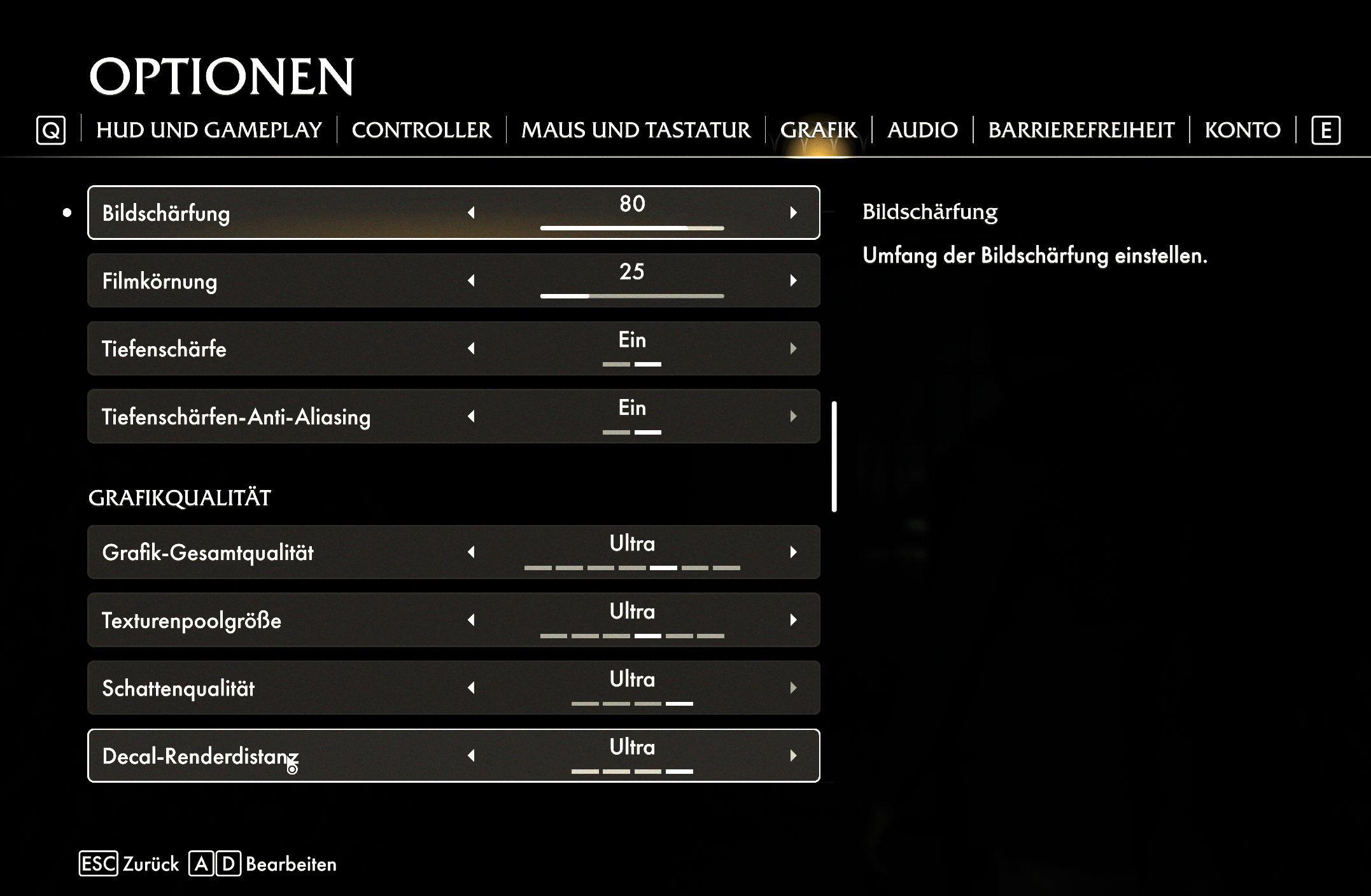Image resolution: width=1371 pixels, height=896 pixels.
Task: Click Zurück next to ESC
Action: 151,864
